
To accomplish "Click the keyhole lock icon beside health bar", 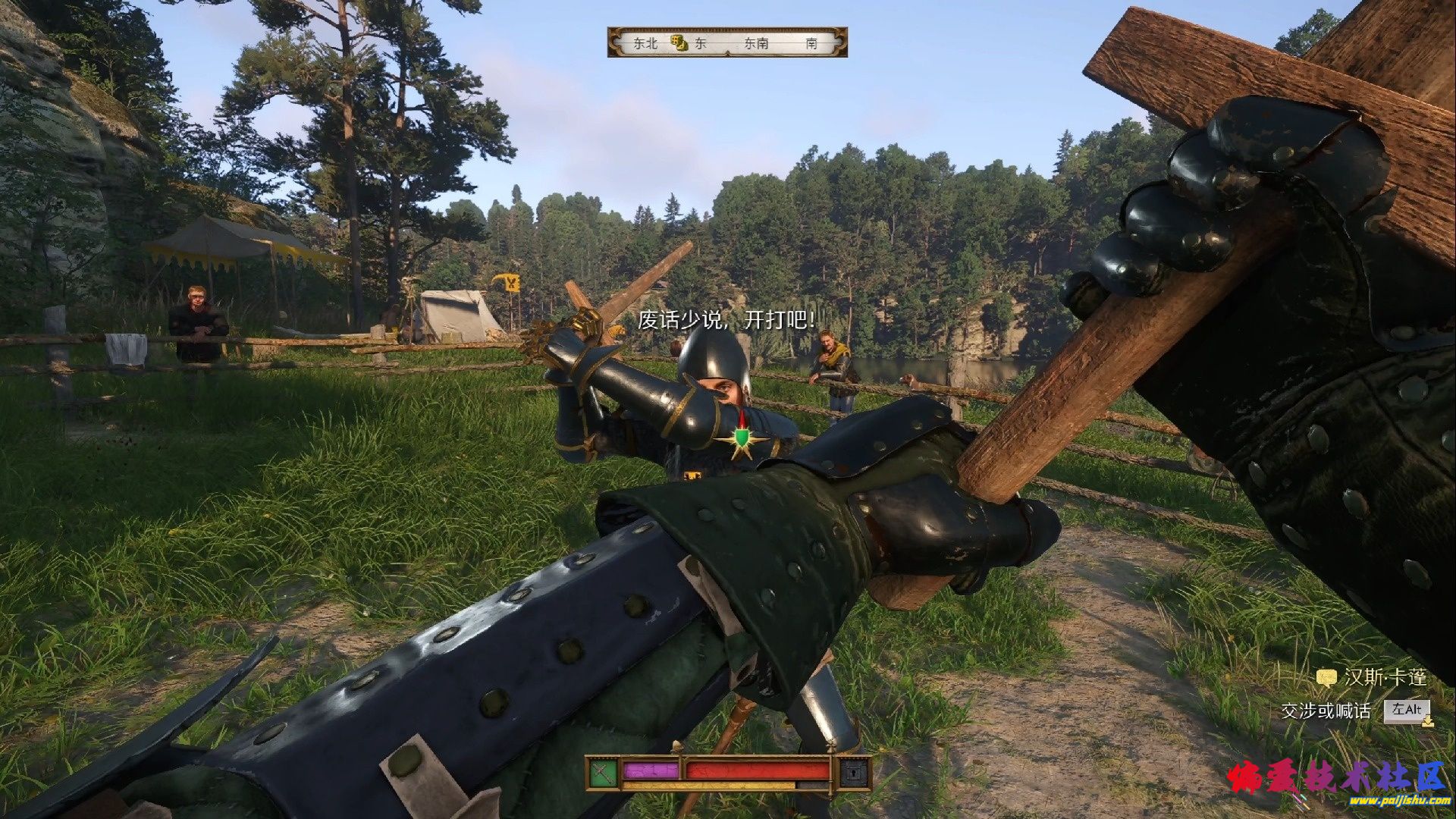I will pyautogui.click(x=854, y=772).
